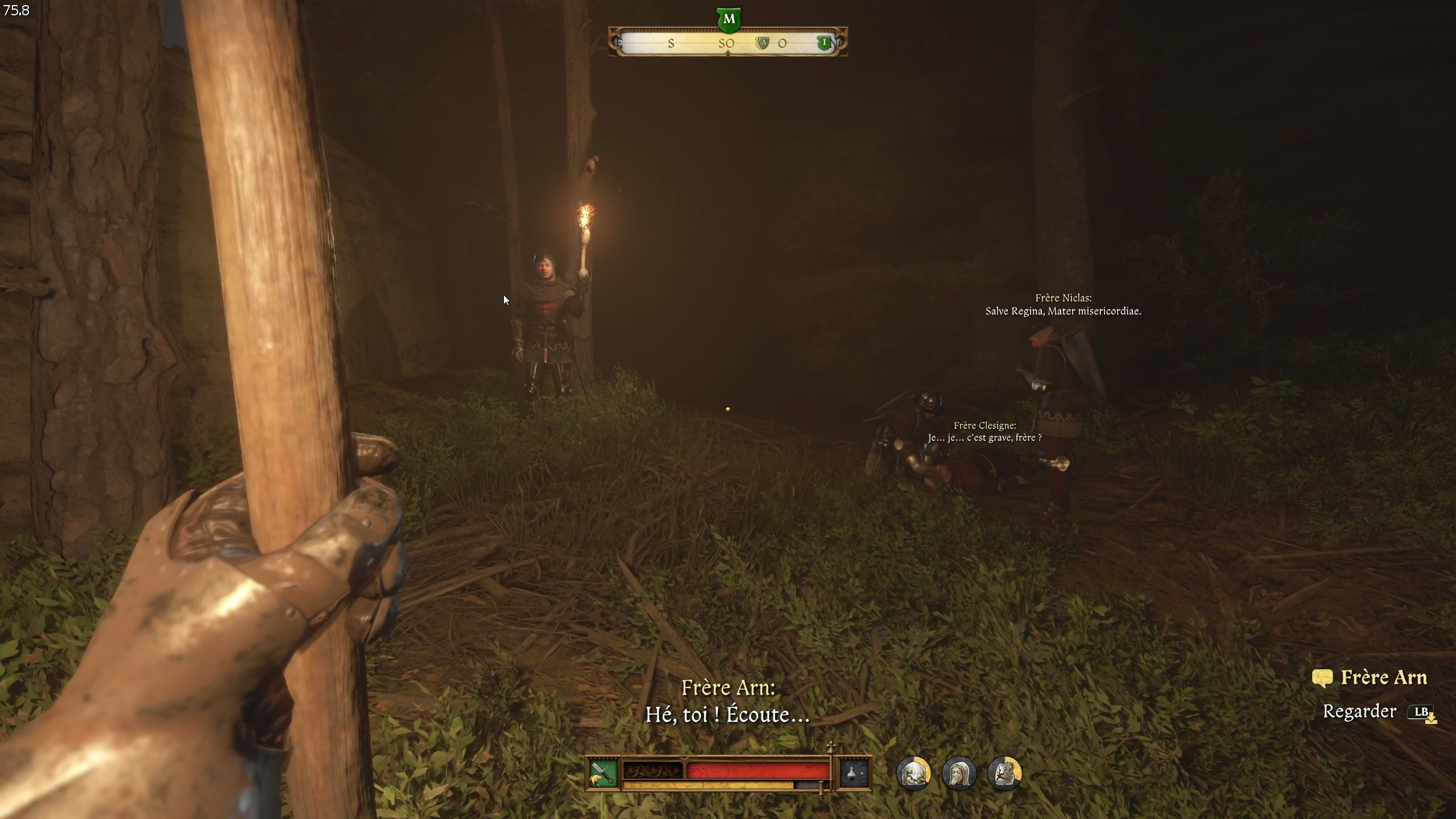Click the green I marker on the compass
1456x819 pixels.
point(826,42)
